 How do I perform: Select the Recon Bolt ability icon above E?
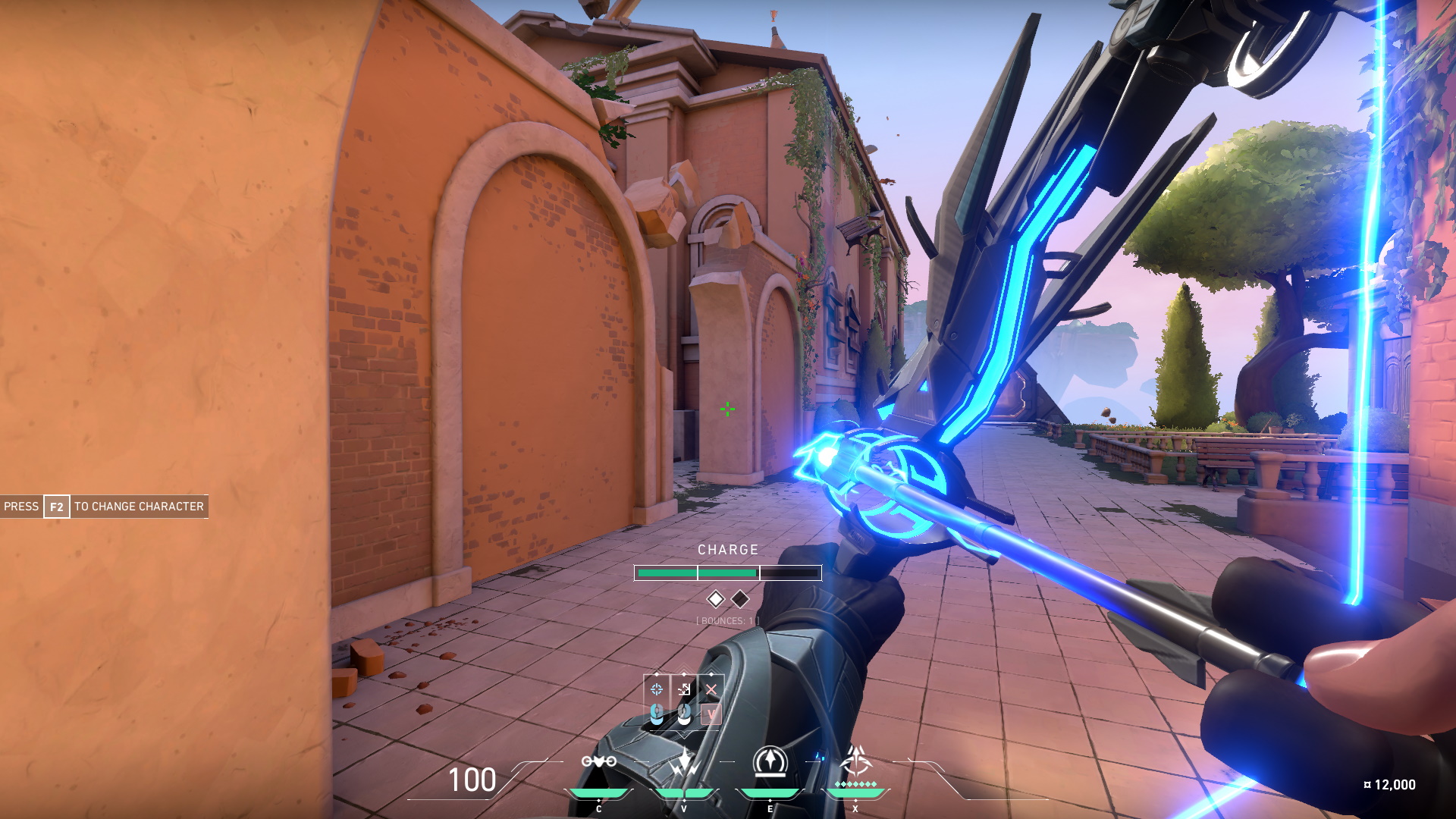pos(770,760)
